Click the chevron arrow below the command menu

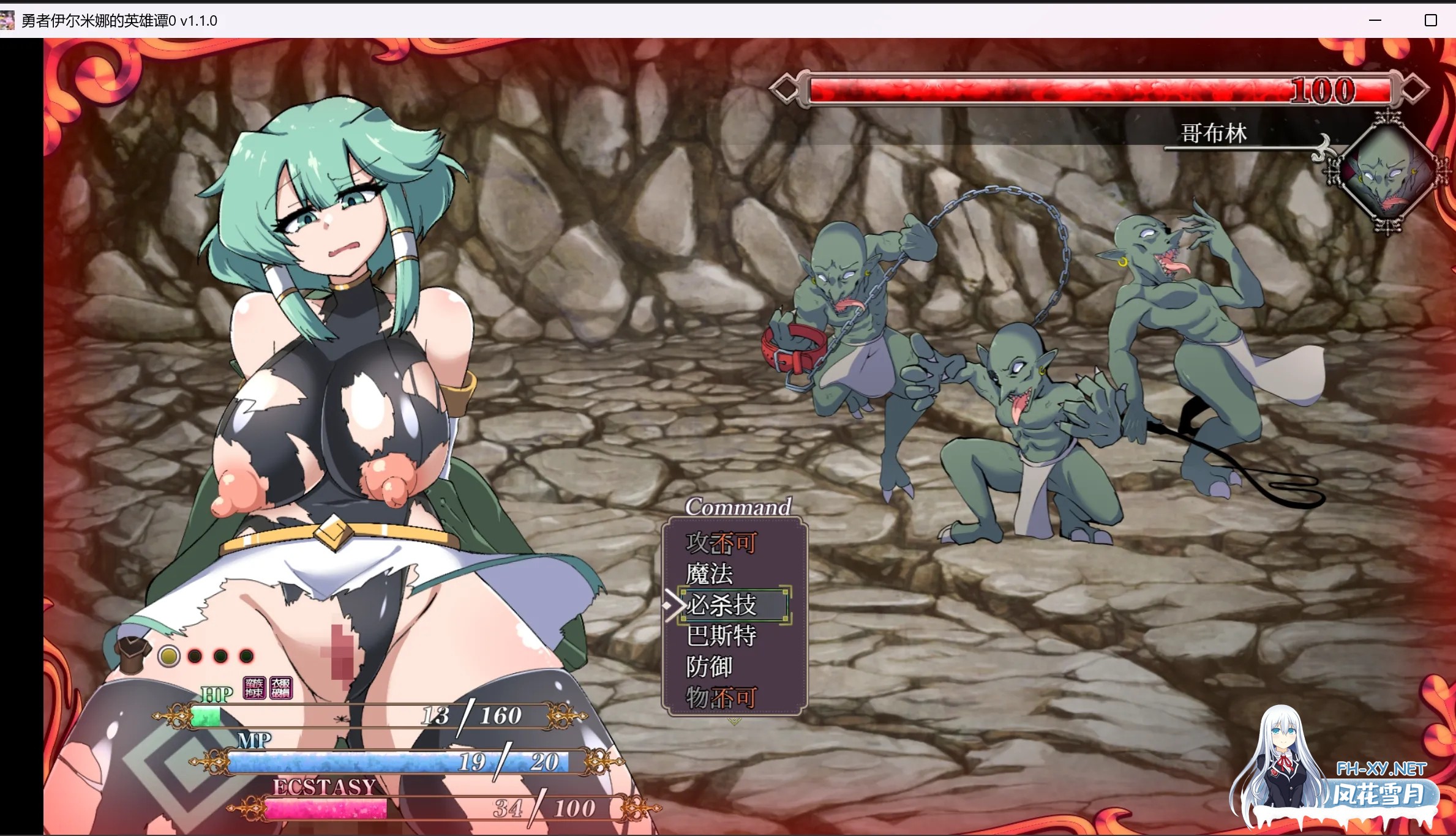pyautogui.click(x=734, y=721)
